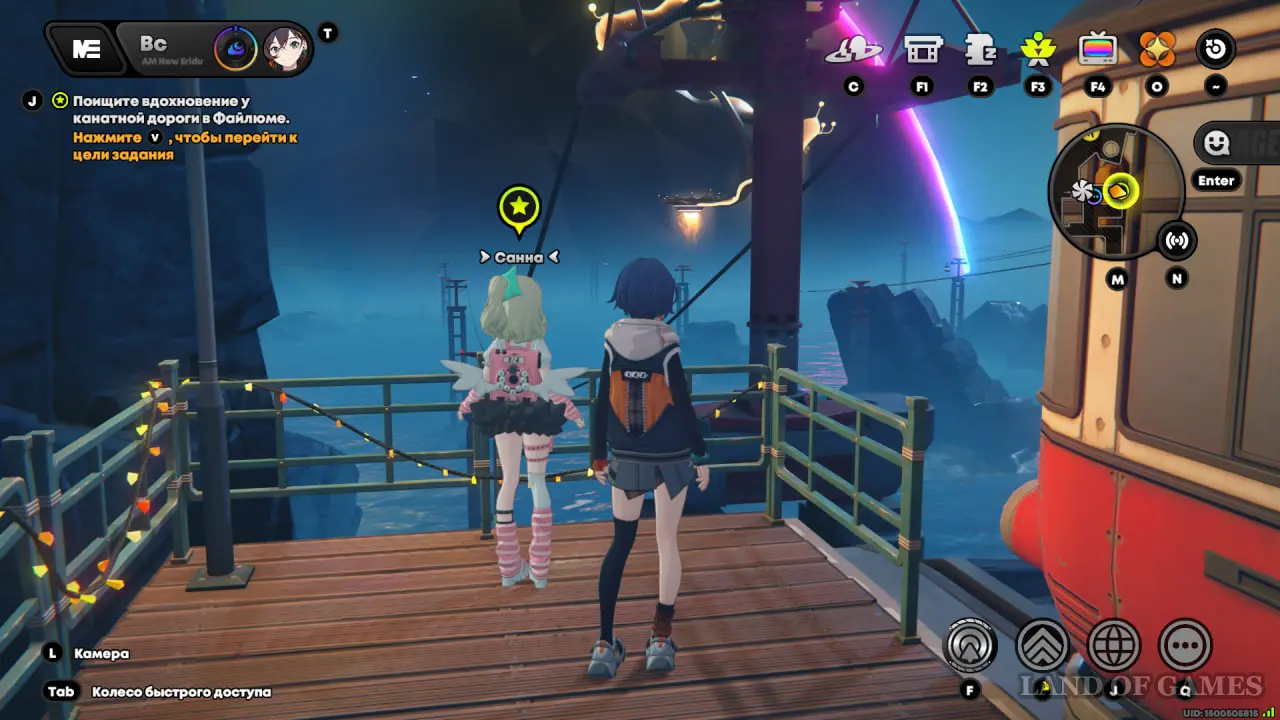Open the rainbow TV icon
Viewport: 1280px width, 720px height.
[1098, 49]
